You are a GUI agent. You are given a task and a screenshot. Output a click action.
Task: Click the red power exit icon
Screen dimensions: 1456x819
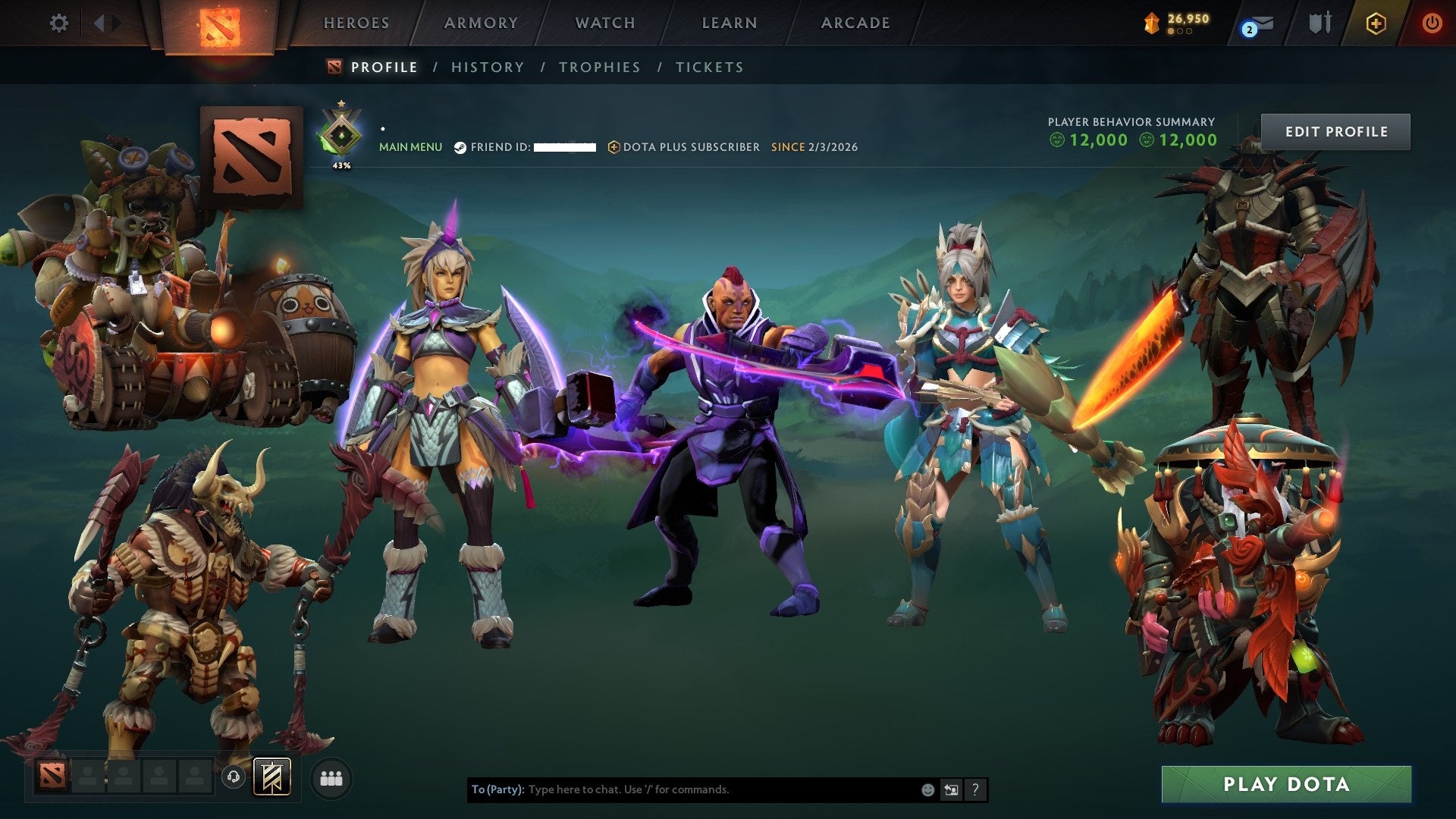pyautogui.click(x=1432, y=23)
